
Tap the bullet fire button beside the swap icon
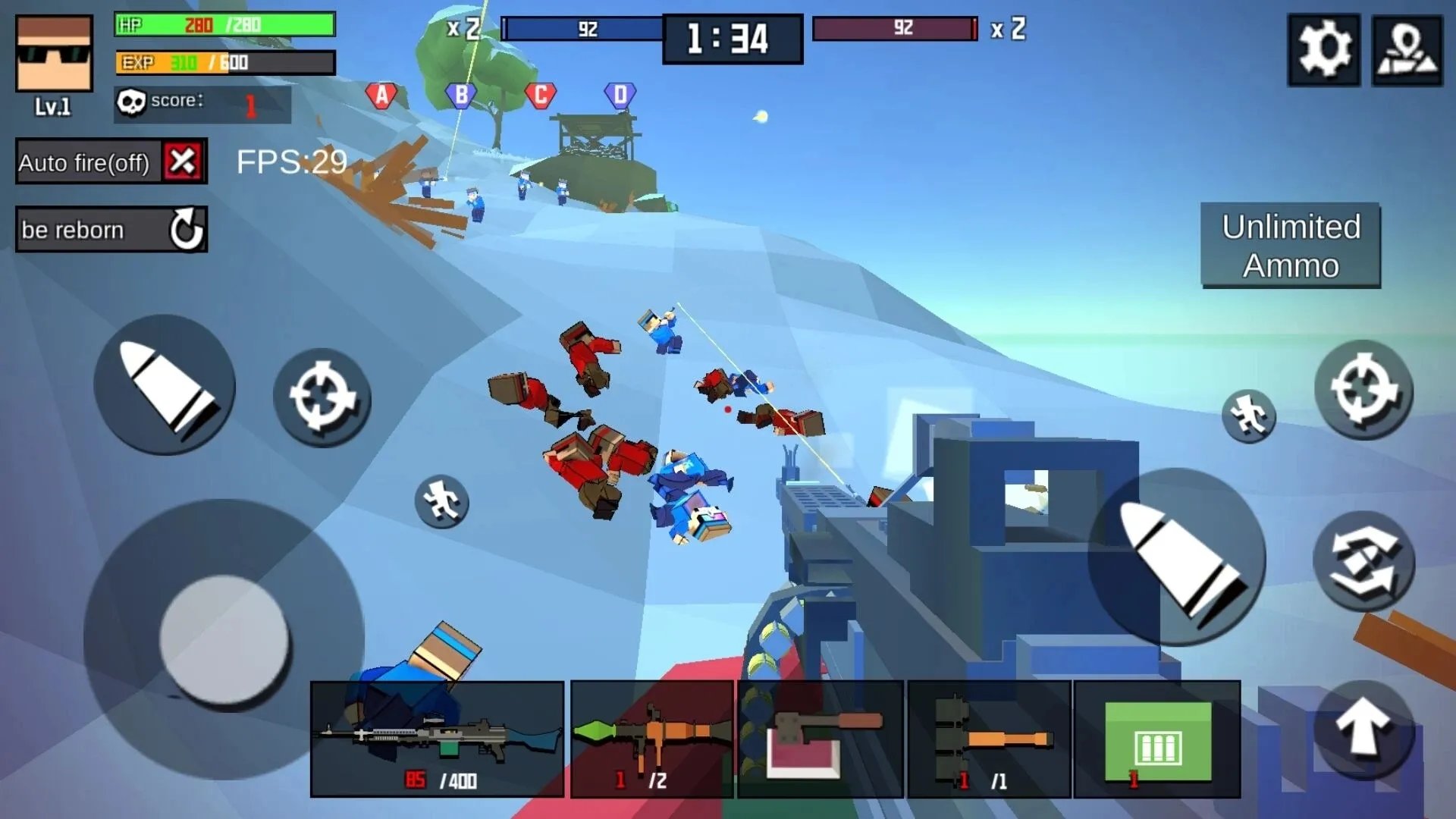[x=1177, y=557]
